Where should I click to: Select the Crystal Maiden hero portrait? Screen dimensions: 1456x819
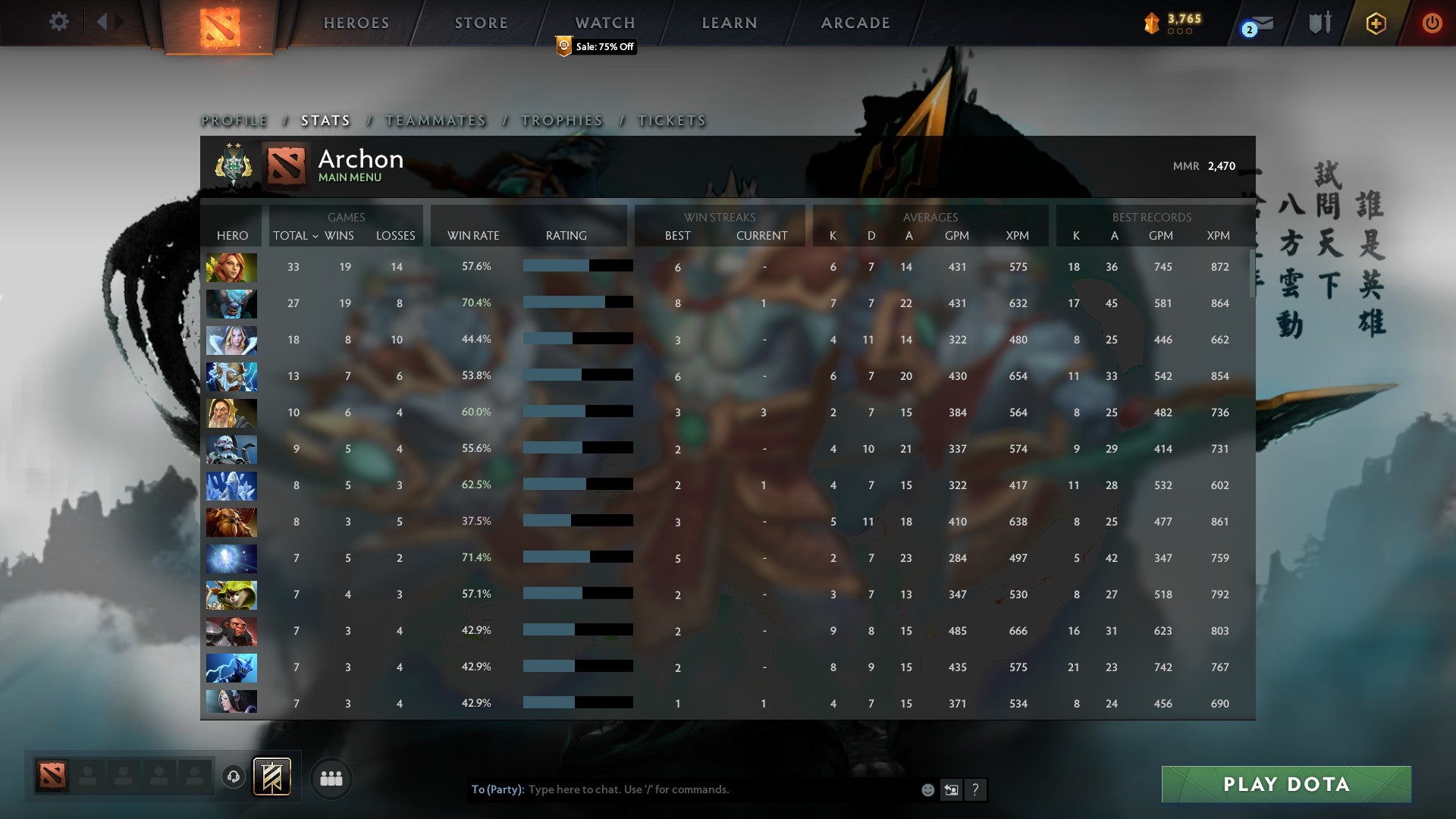(231, 340)
